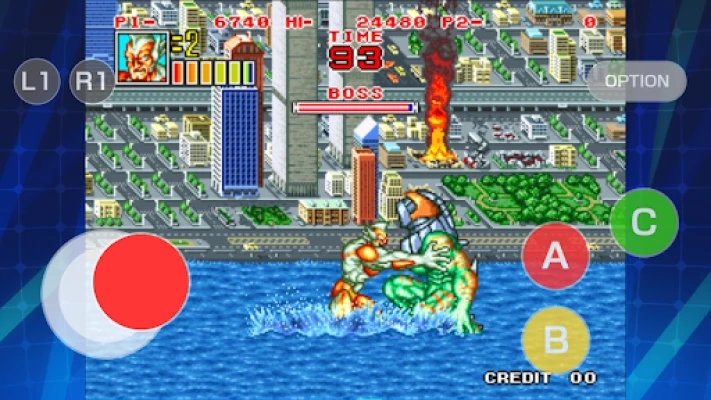711x400 pixels.
Task: Tap the green C action button
Action: pyautogui.click(x=644, y=223)
